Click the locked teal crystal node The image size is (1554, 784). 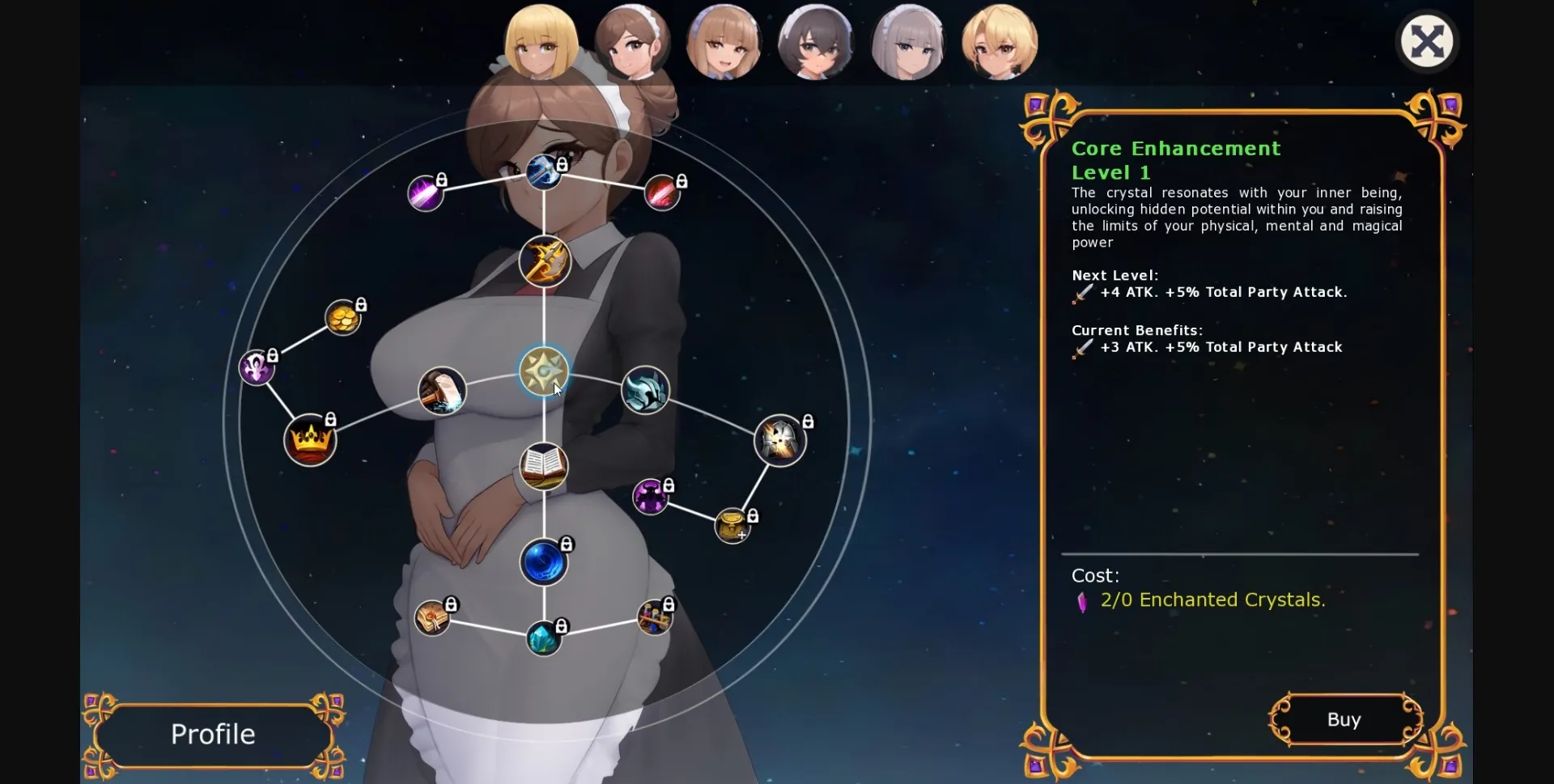click(544, 638)
